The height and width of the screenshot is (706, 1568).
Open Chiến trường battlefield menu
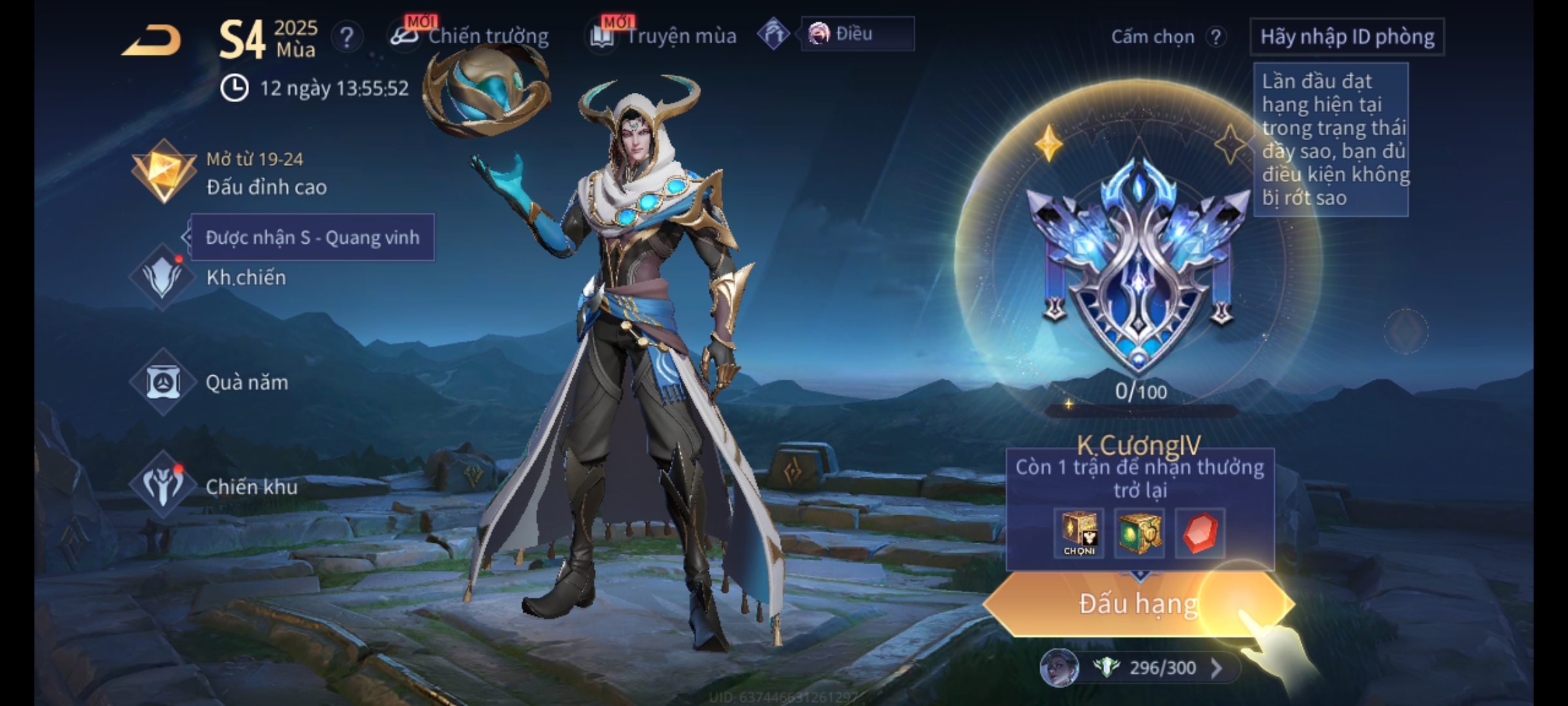coord(470,36)
